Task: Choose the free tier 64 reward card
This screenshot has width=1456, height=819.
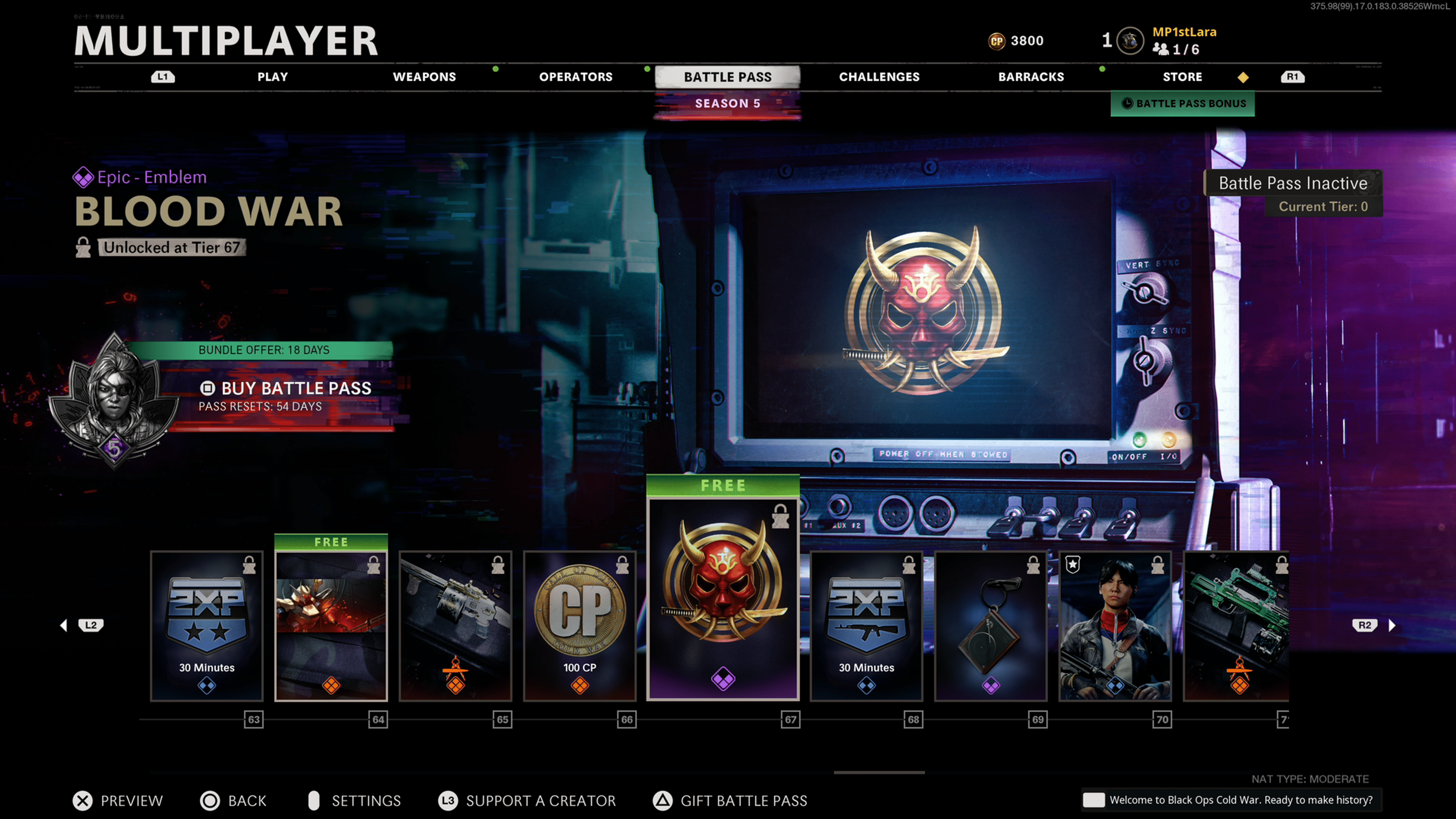Action: pyautogui.click(x=331, y=626)
